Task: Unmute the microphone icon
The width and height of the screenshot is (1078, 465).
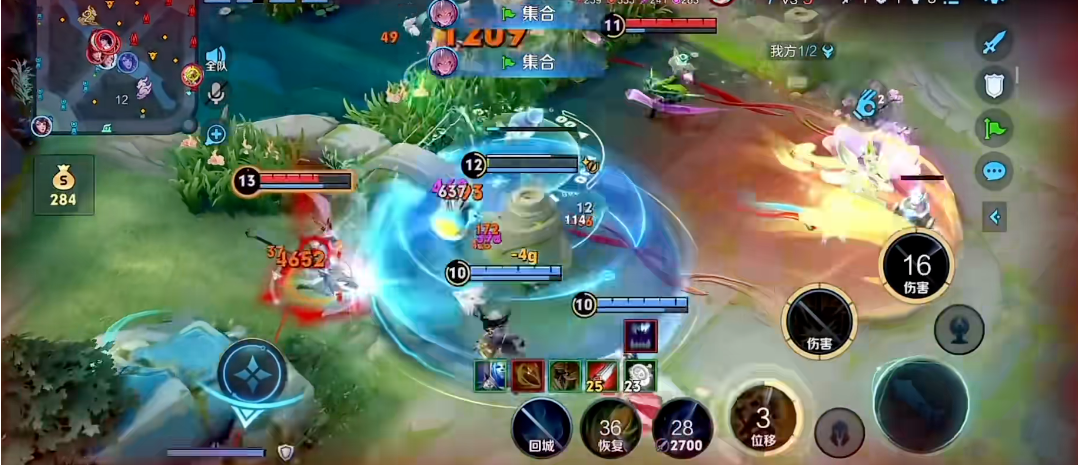Action: click(215, 93)
